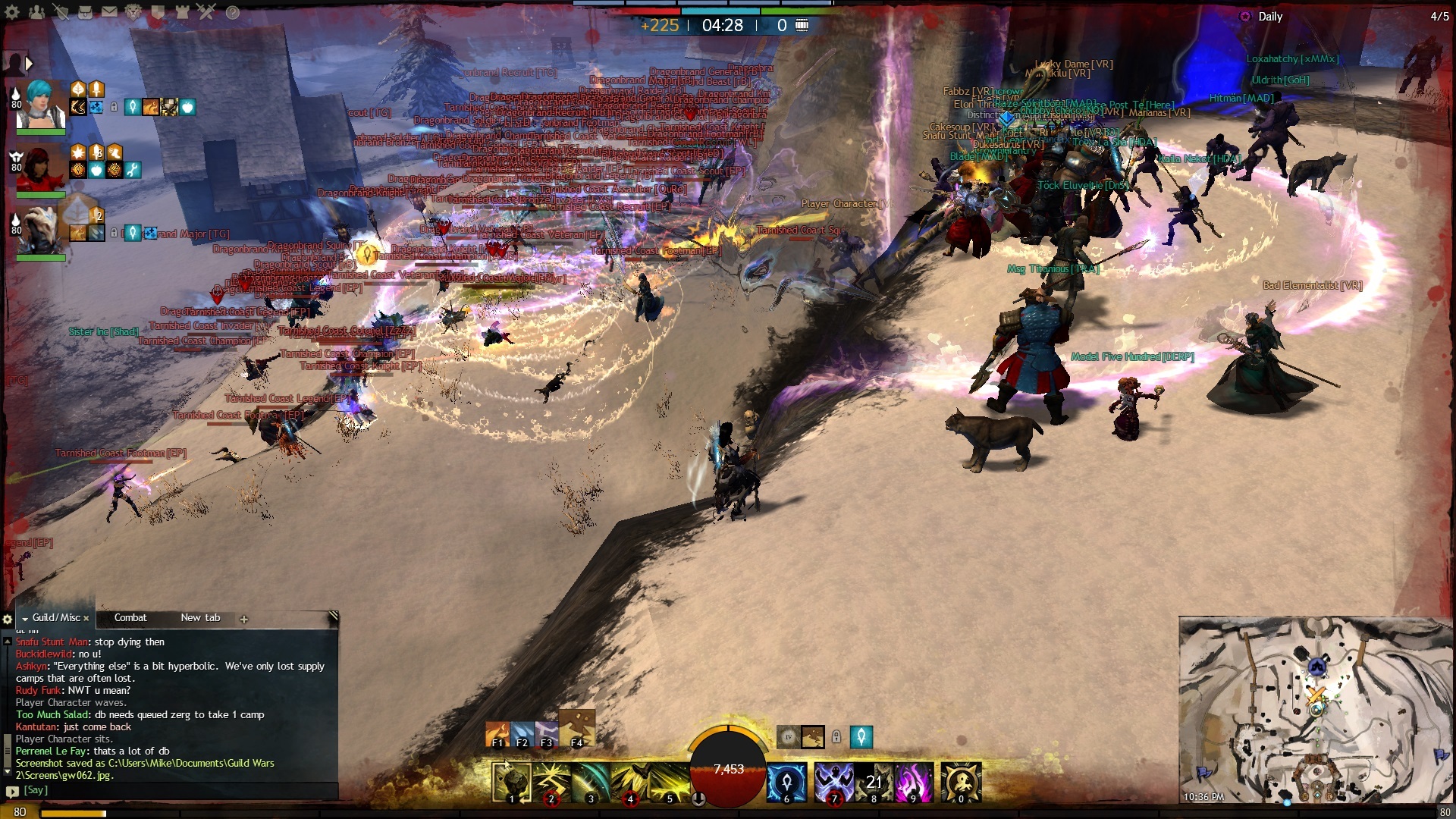Image resolution: width=1456 pixels, height=819 pixels.
Task: Cast the rock-throwing skill in slot 1
Action: point(511,782)
